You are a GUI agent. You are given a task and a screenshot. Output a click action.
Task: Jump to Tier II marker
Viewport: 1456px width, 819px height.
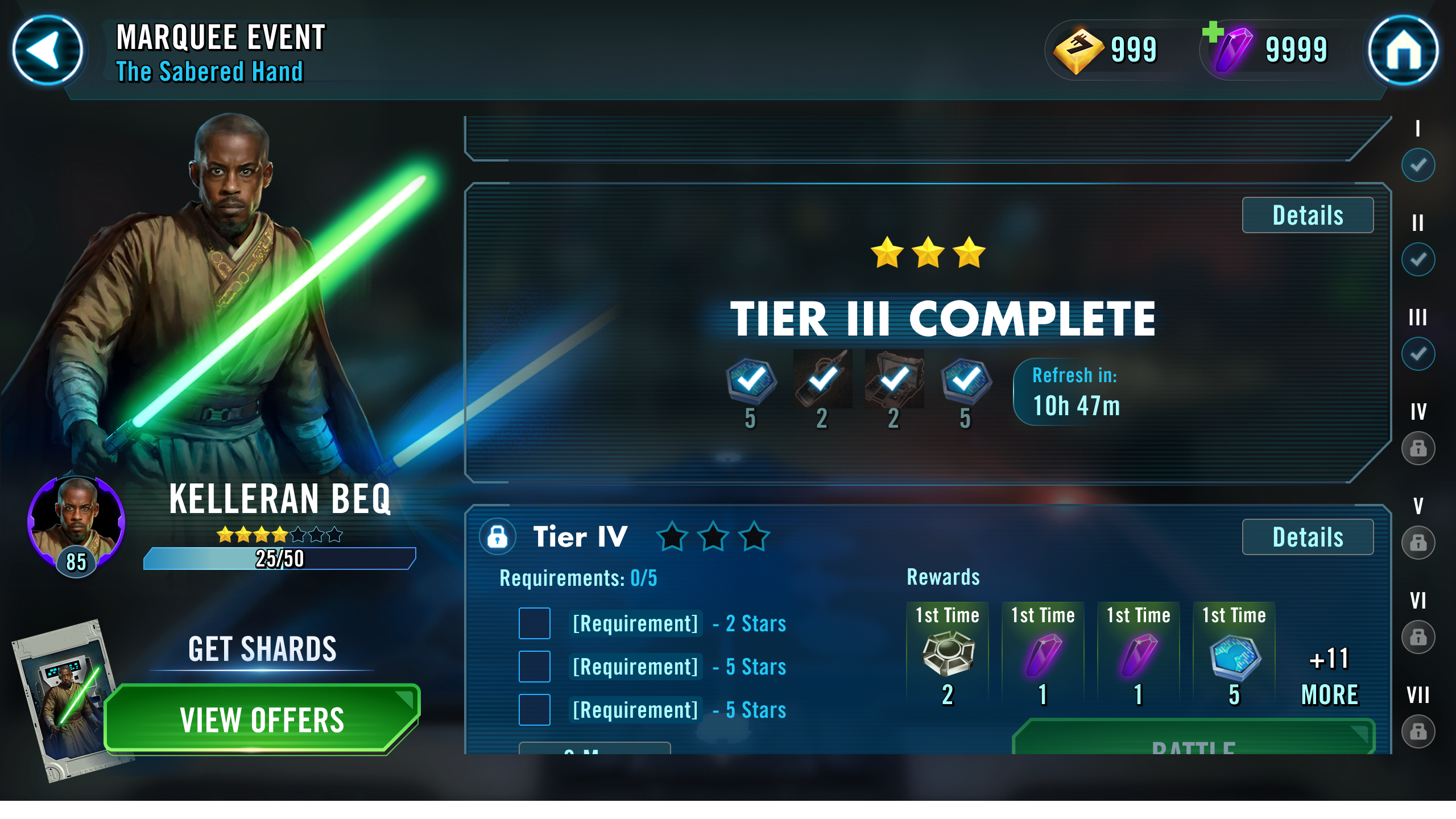tap(1418, 259)
